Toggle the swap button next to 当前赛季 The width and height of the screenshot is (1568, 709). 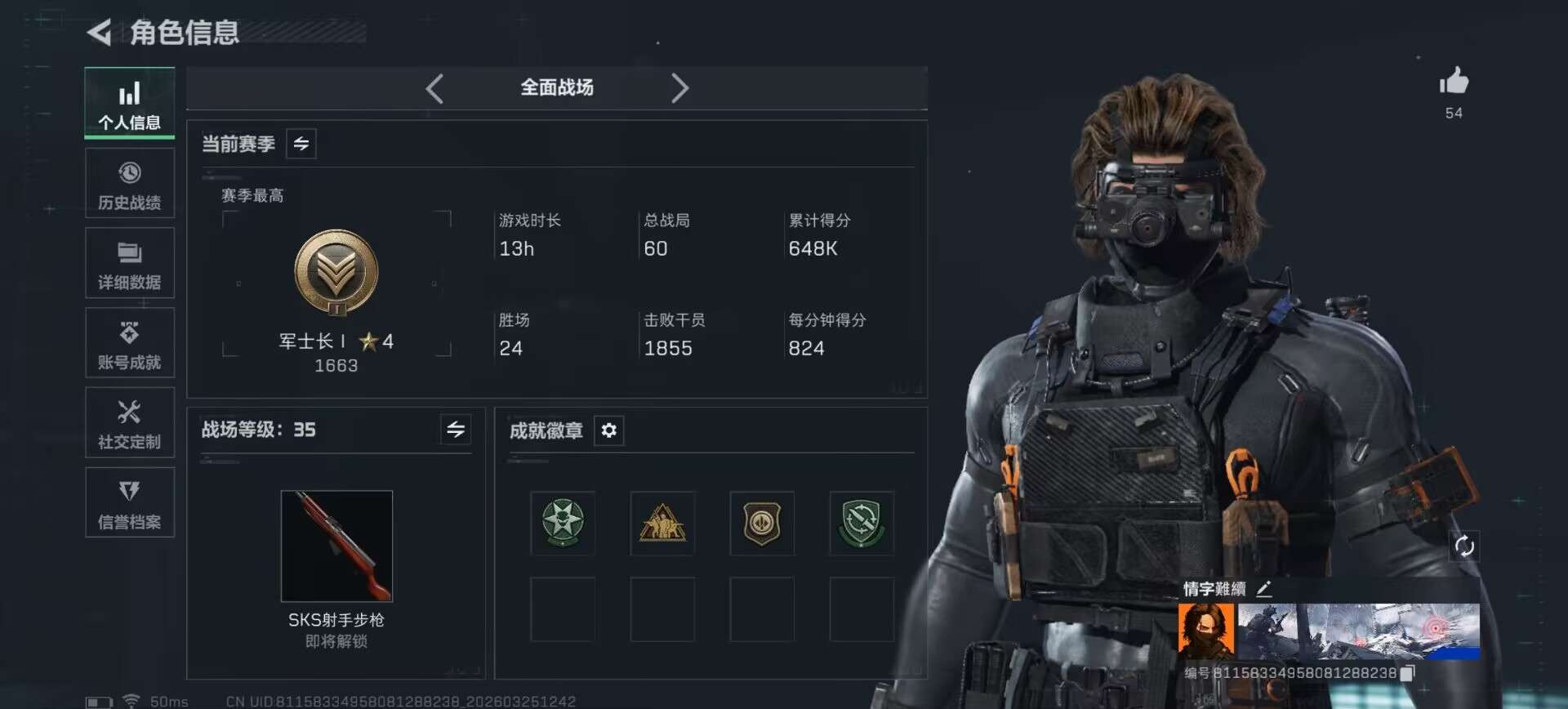pos(301,144)
